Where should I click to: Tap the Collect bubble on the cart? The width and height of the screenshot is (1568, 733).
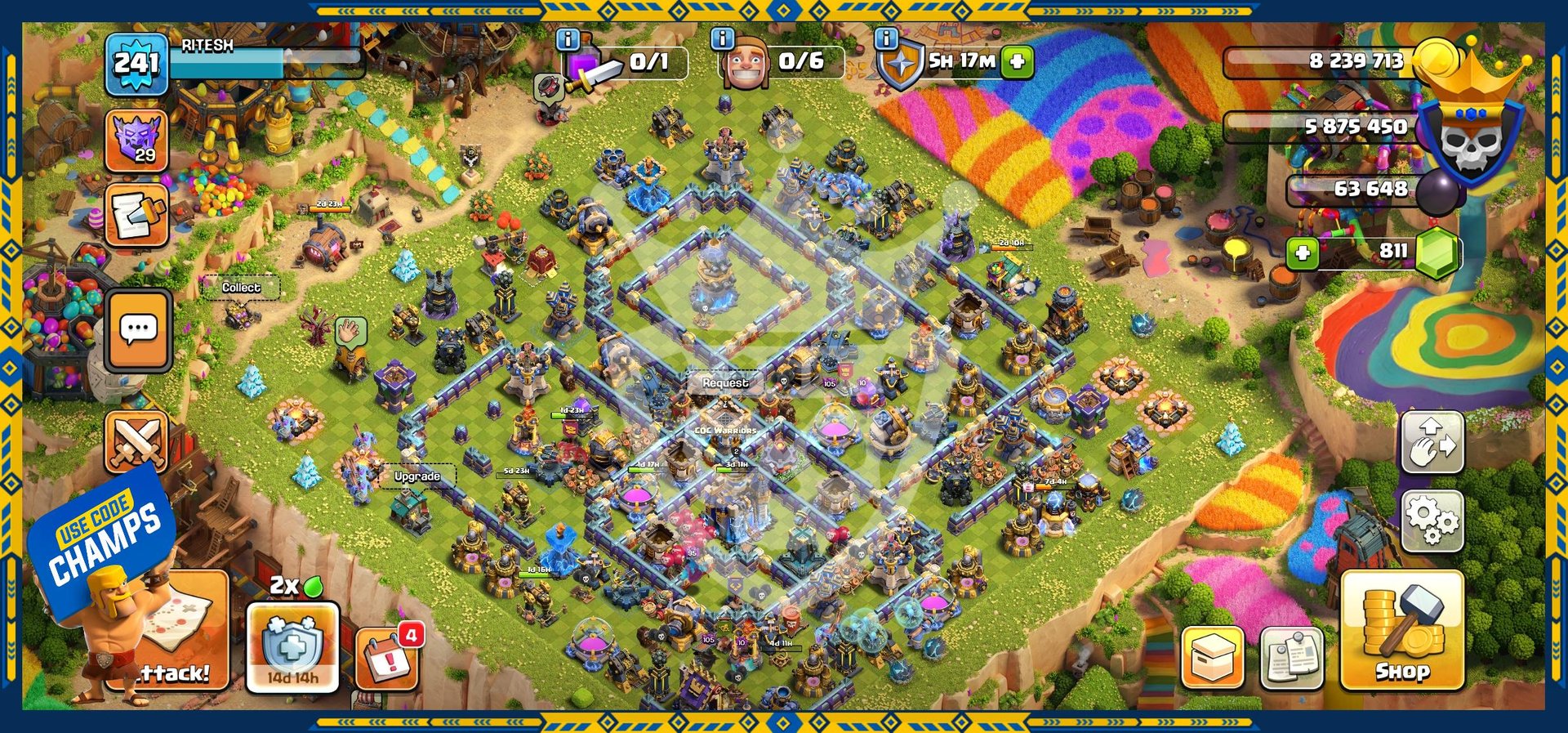241,288
